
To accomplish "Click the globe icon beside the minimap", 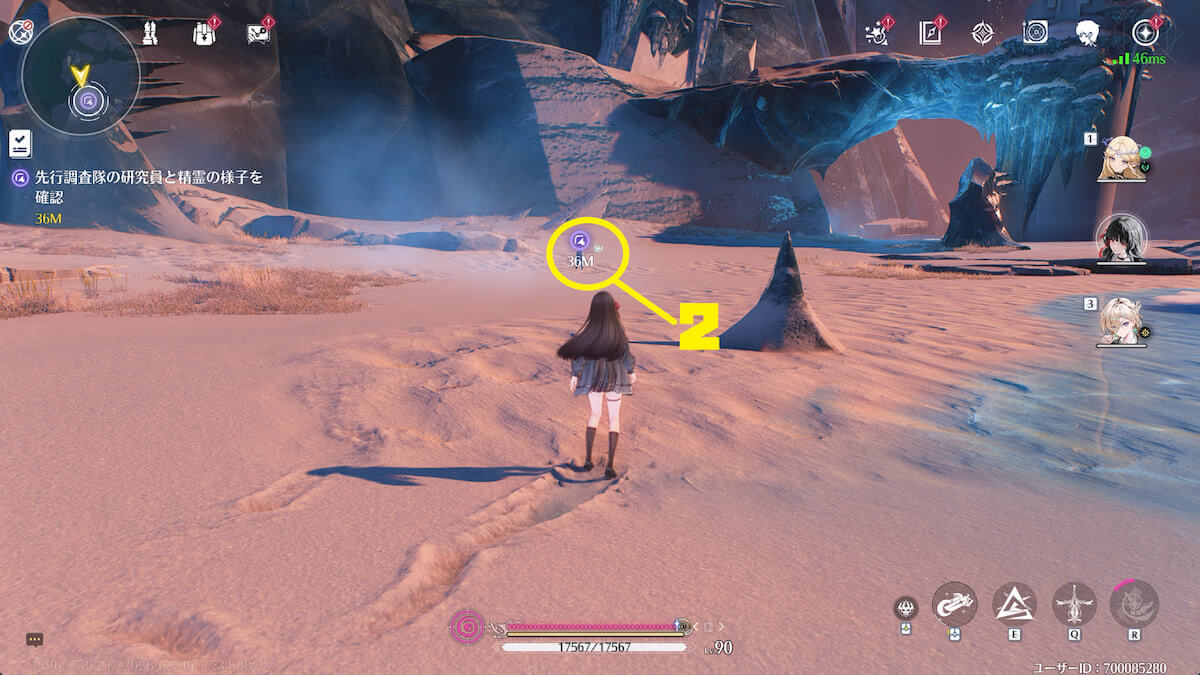I will coord(18,31).
